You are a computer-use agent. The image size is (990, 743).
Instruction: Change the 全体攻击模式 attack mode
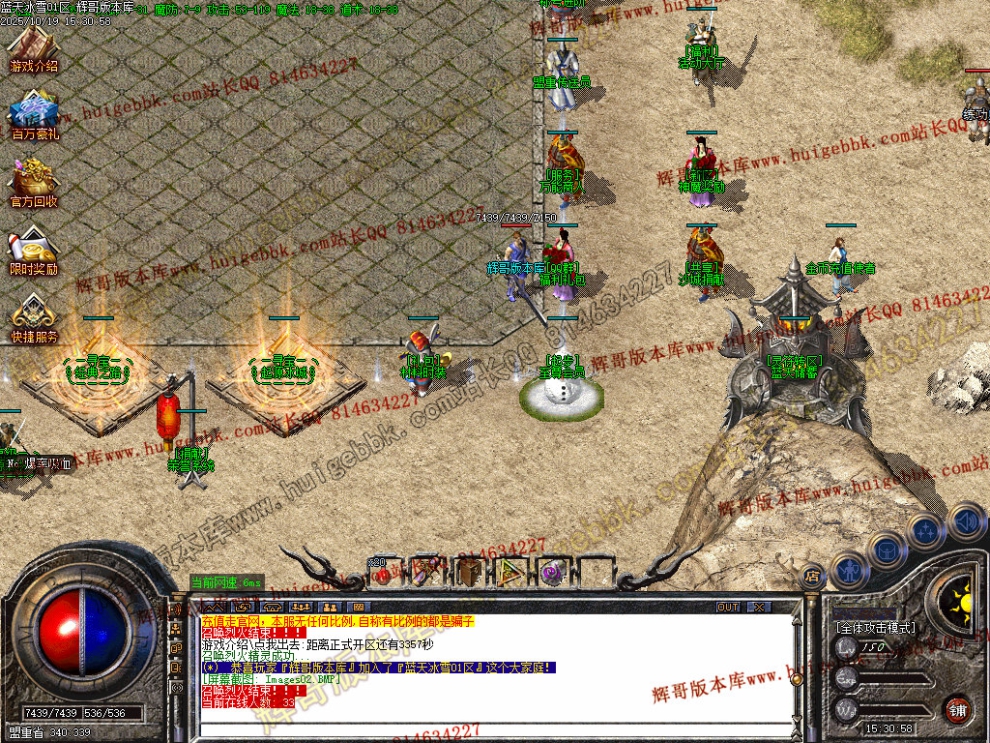click(875, 628)
